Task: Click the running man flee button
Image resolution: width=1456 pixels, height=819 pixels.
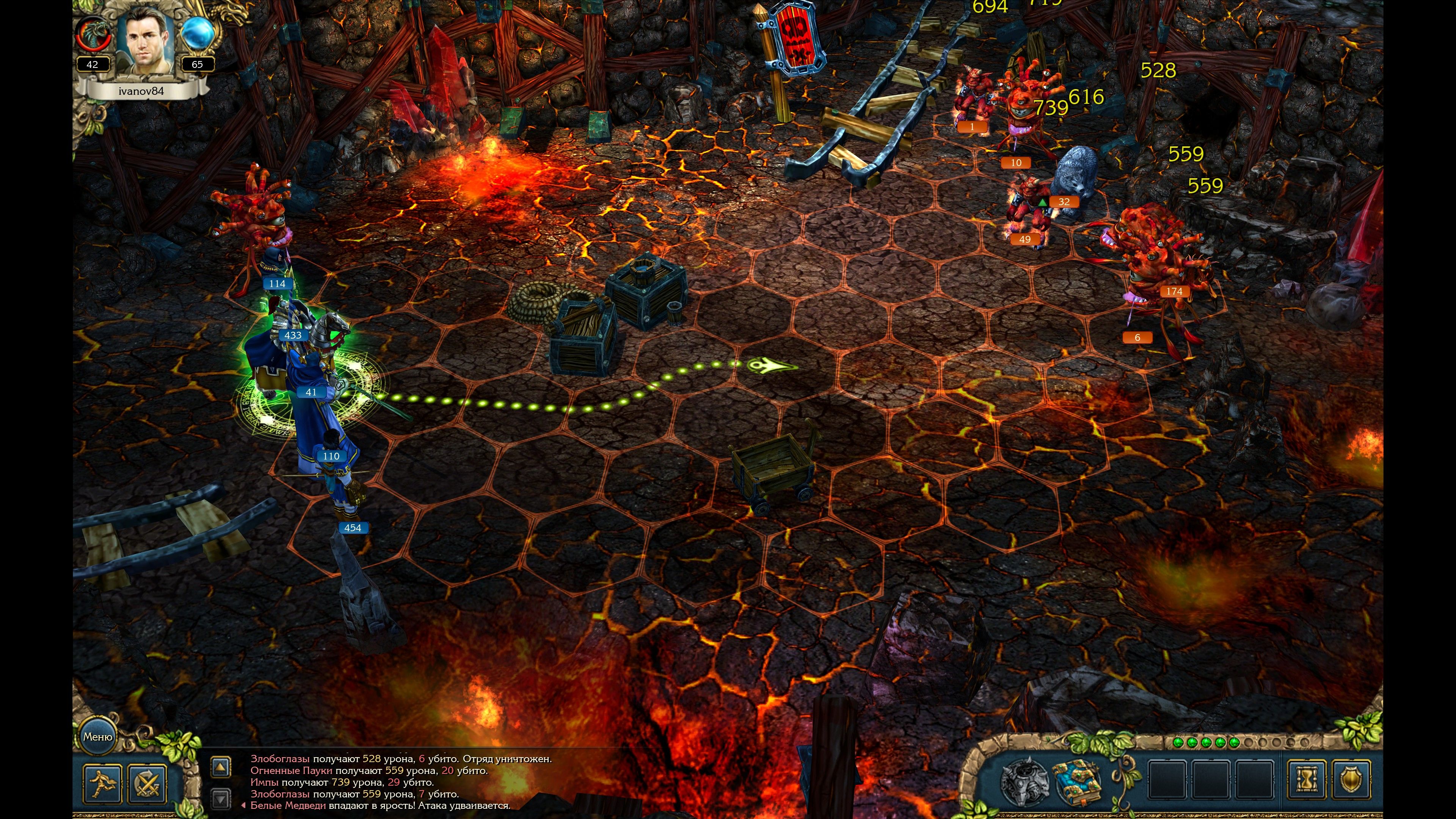Action: pyautogui.click(x=102, y=783)
